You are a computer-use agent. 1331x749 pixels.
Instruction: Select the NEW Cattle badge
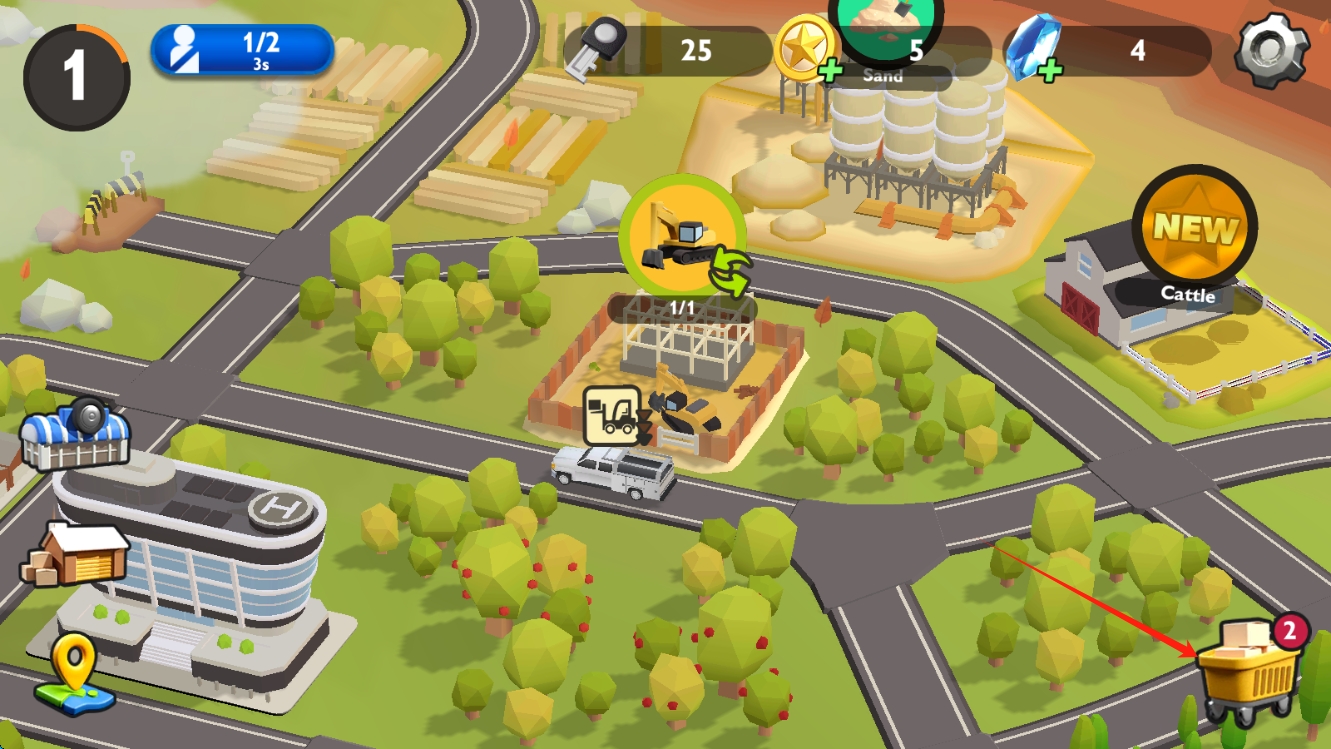pyautogui.click(x=1194, y=229)
